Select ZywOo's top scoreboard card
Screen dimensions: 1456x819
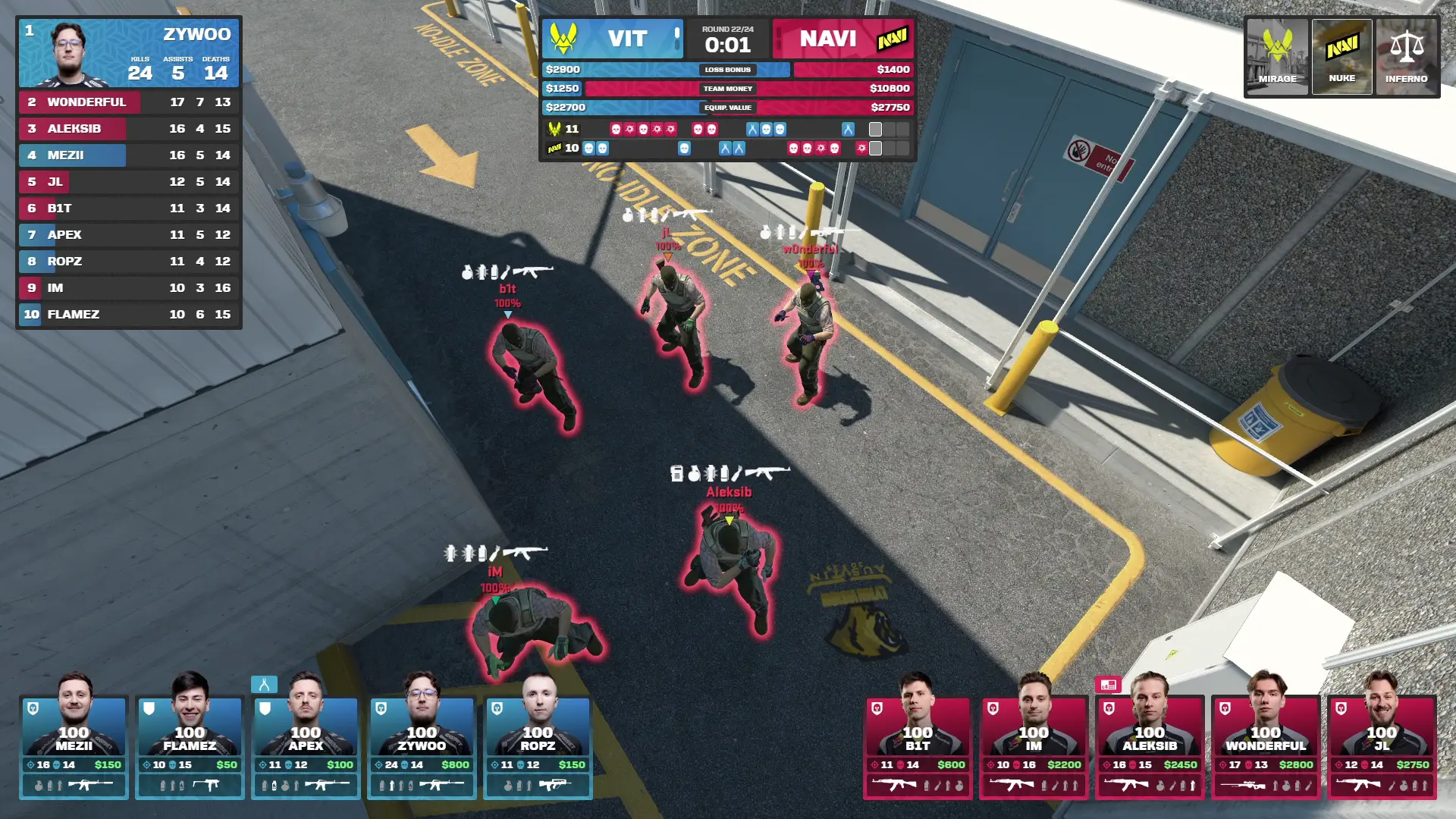[x=129, y=53]
